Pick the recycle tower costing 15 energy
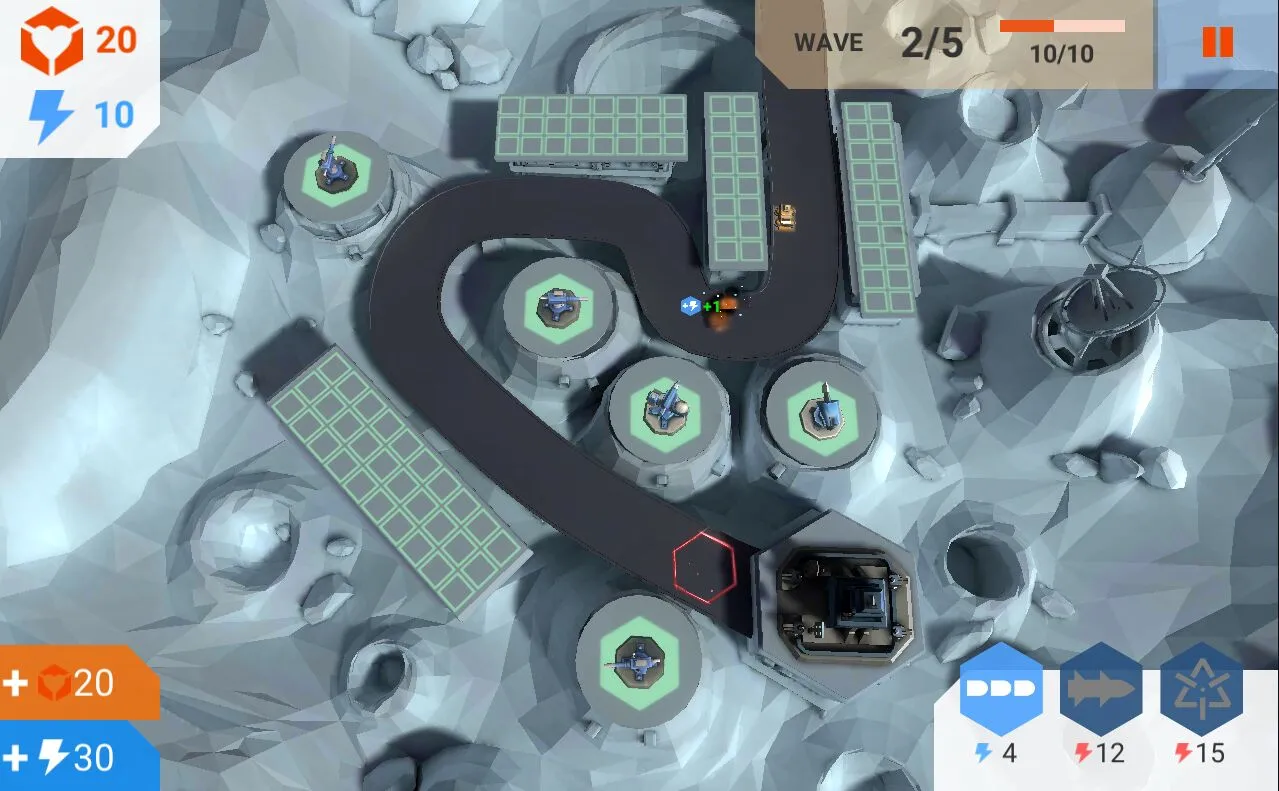 pyautogui.click(x=1201, y=690)
